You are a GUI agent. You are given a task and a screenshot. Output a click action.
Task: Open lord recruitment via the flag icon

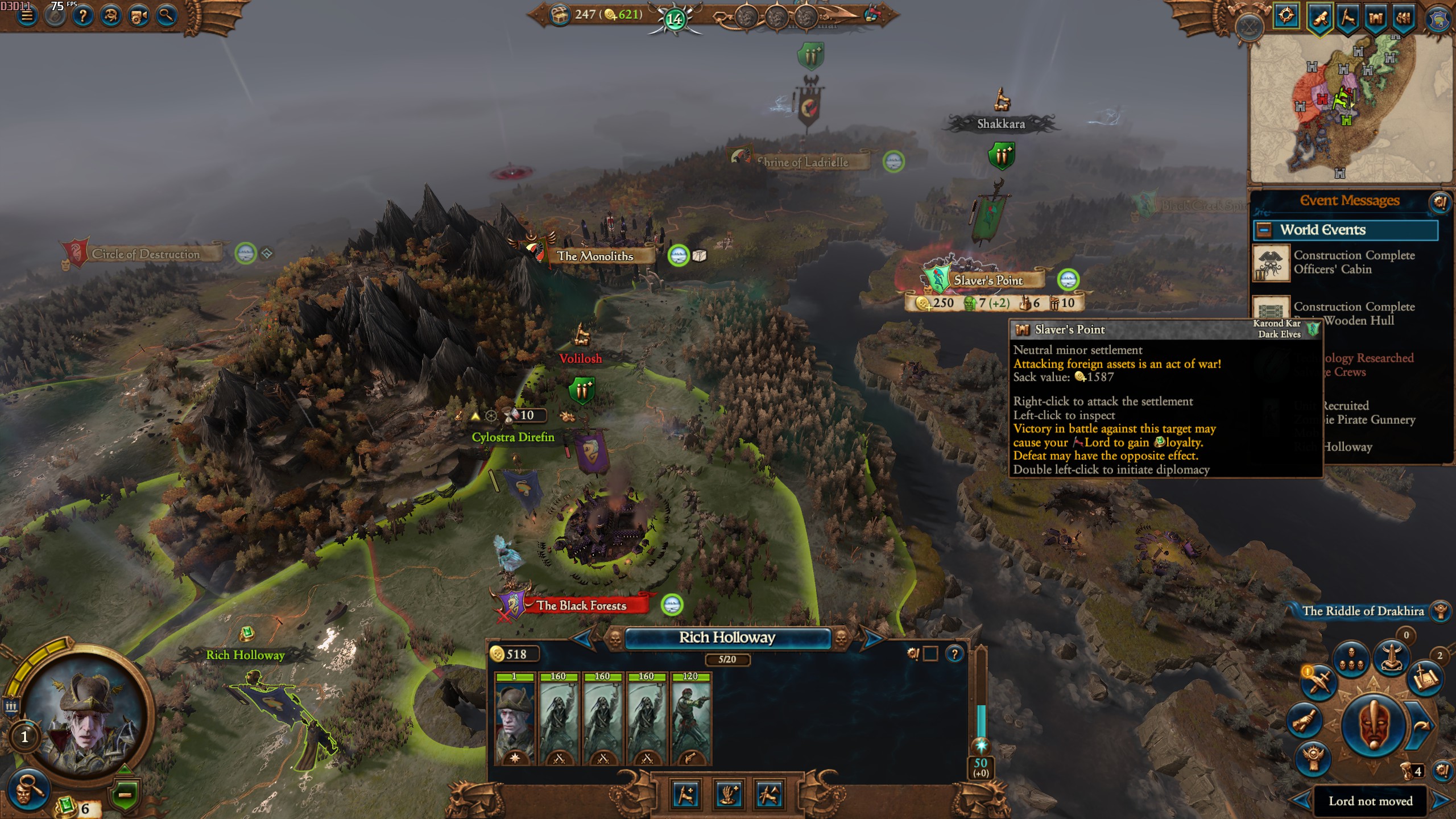pyautogui.click(x=1350, y=17)
